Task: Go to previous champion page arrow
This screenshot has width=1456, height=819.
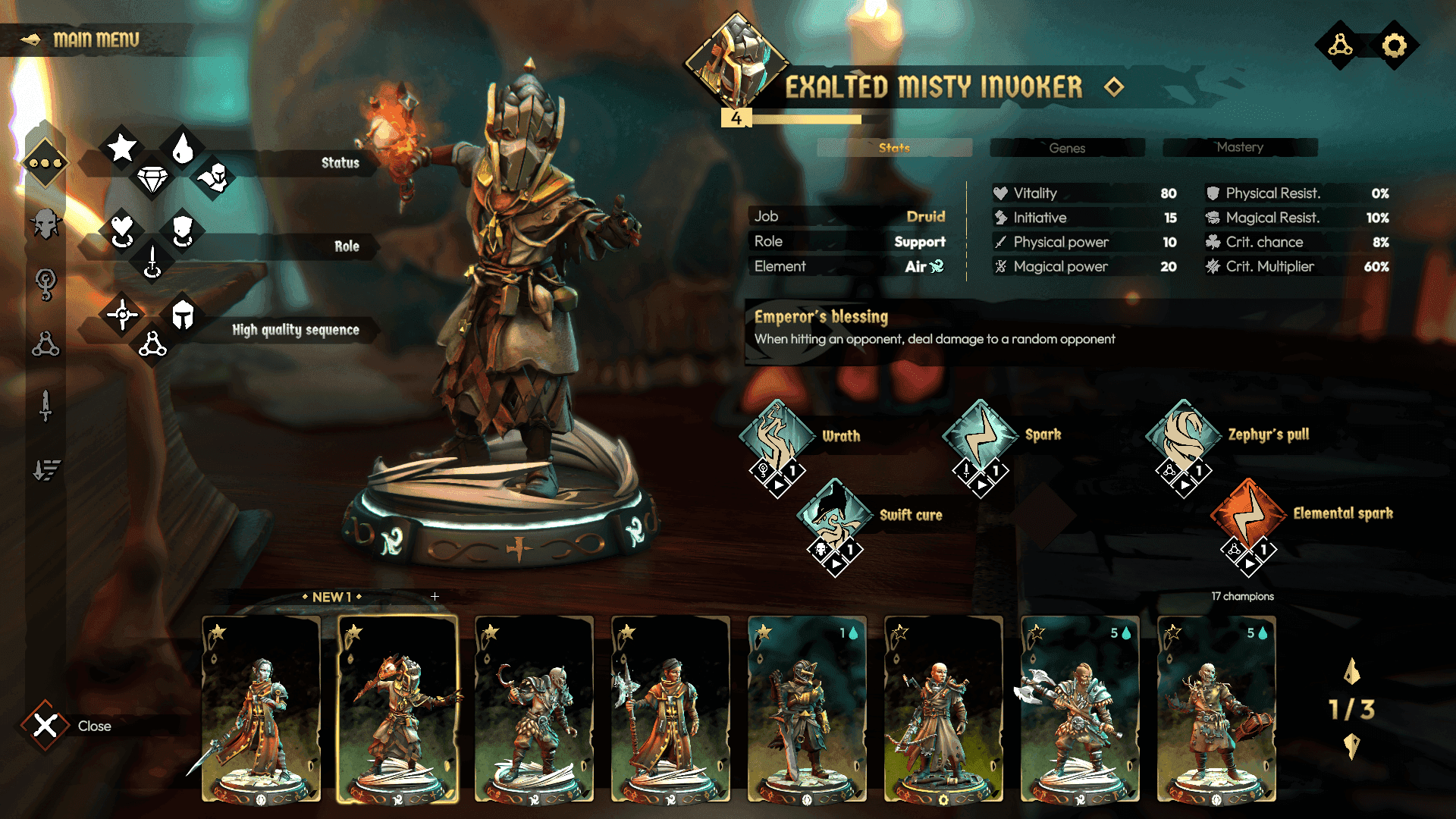Action: click(1351, 671)
